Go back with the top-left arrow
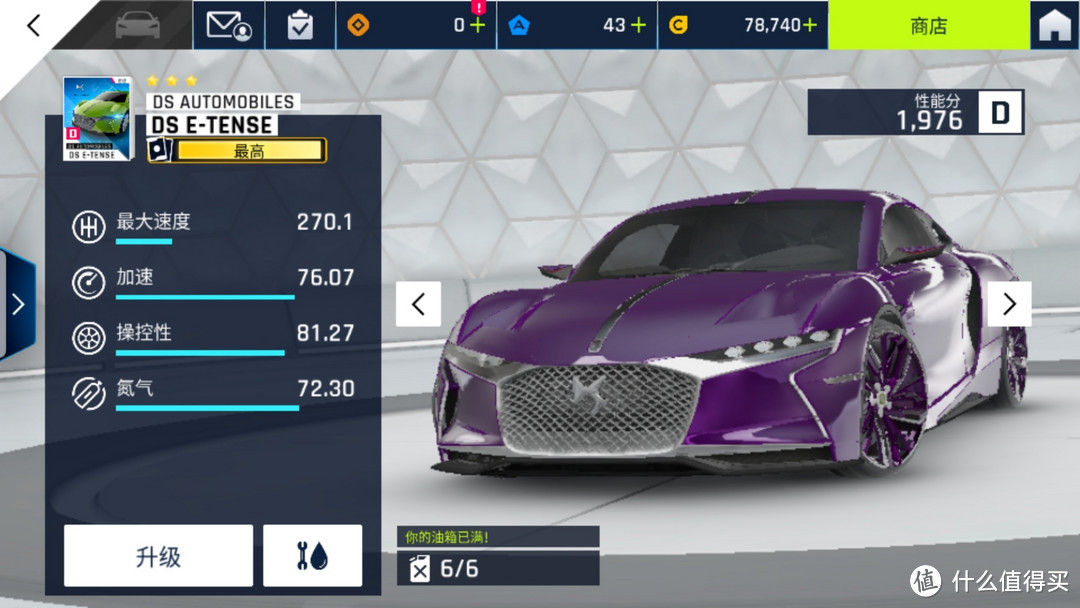Image resolution: width=1080 pixels, height=608 pixels. [x=34, y=25]
